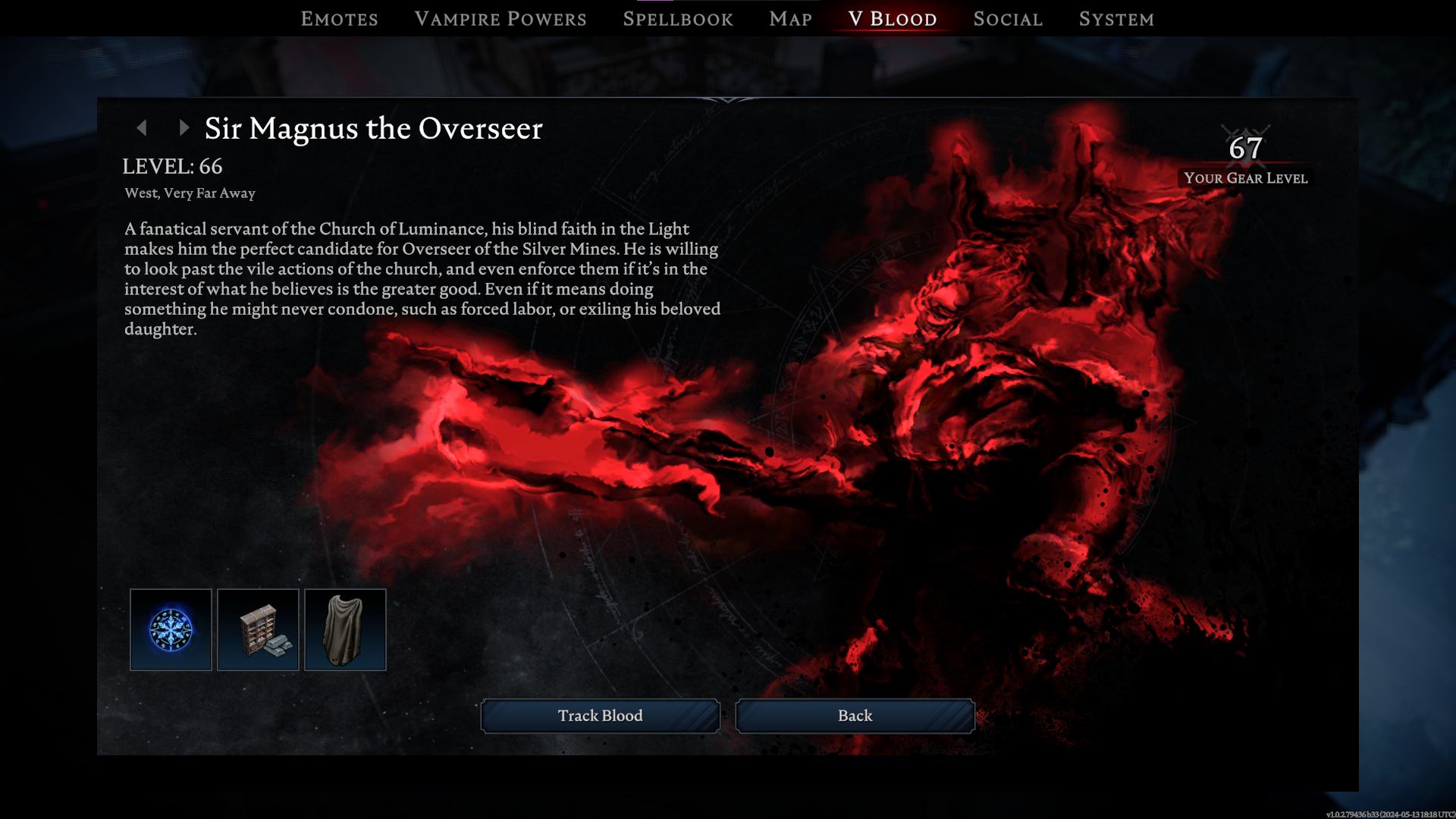Click the West, Very Far Away location text
This screenshot has width=1456, height=819.
[x=189, y=193]
